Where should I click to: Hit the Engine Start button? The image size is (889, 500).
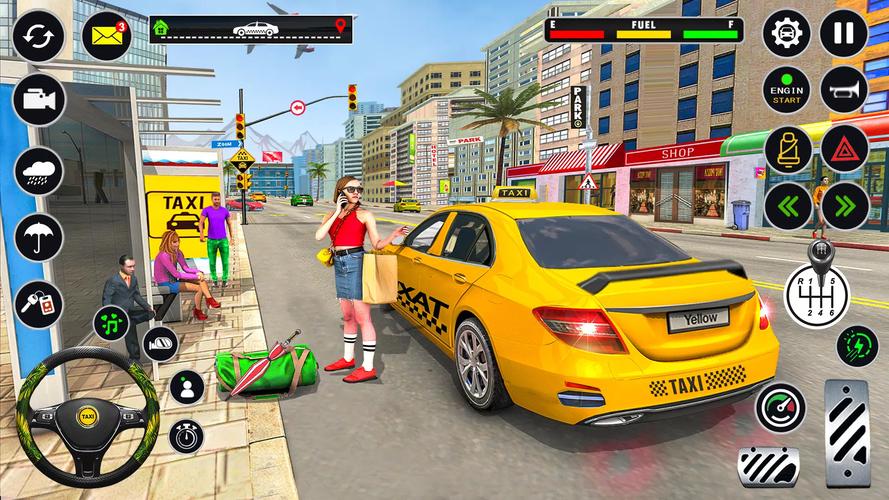tap(787, 92)
